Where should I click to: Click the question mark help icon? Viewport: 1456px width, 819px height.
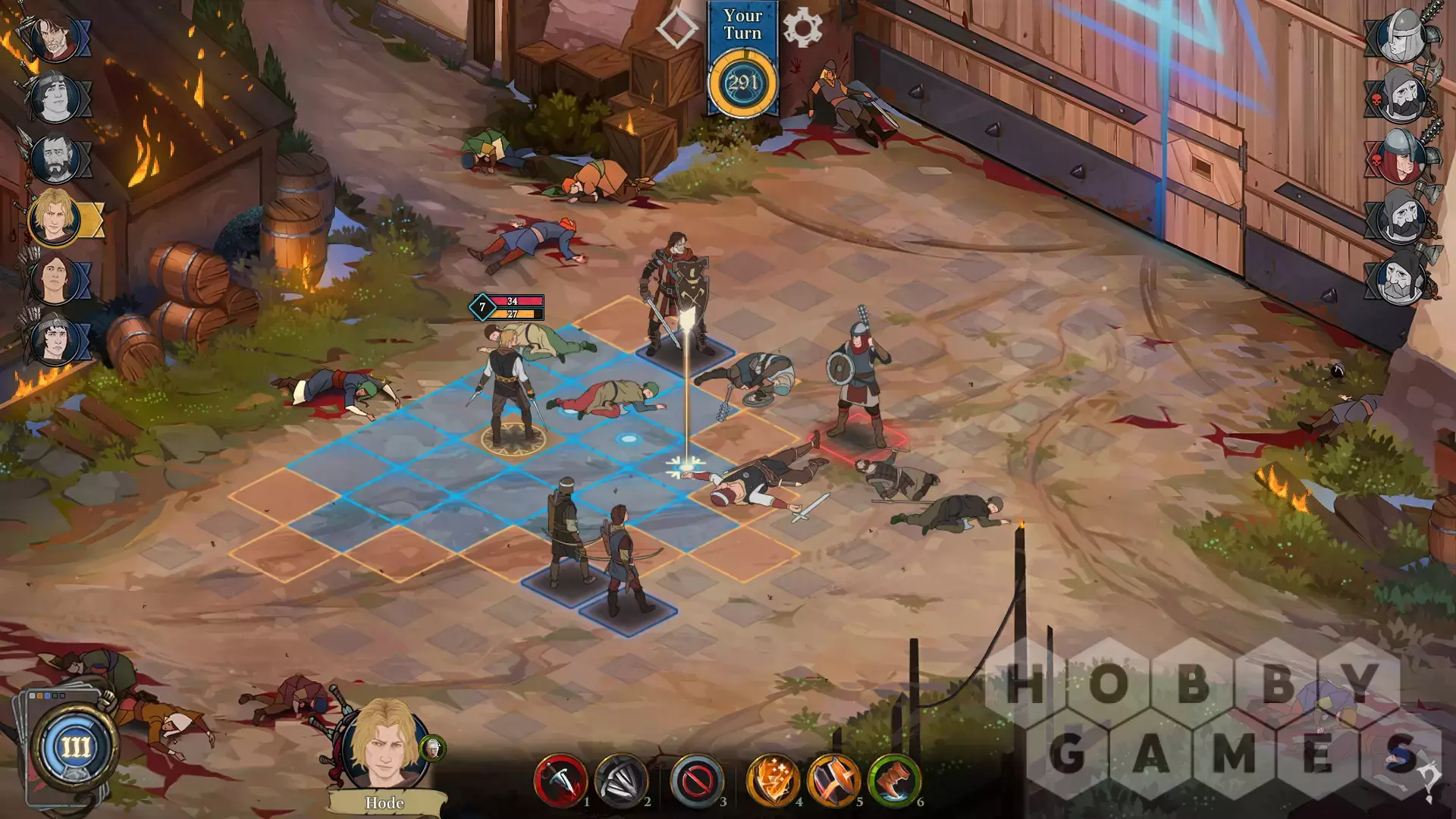pos(1429,781)
